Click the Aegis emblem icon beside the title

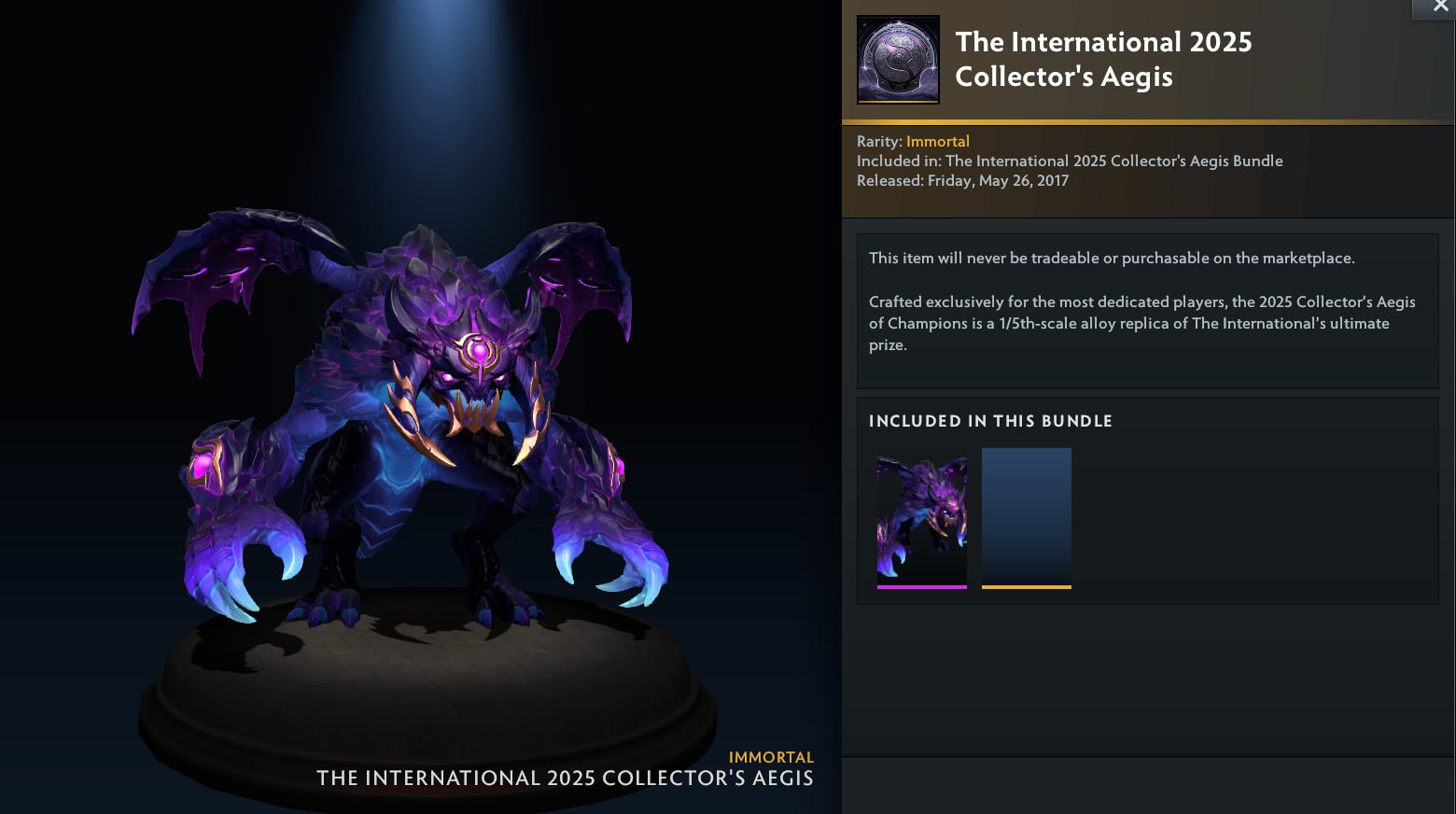click(x=898, y=59)
